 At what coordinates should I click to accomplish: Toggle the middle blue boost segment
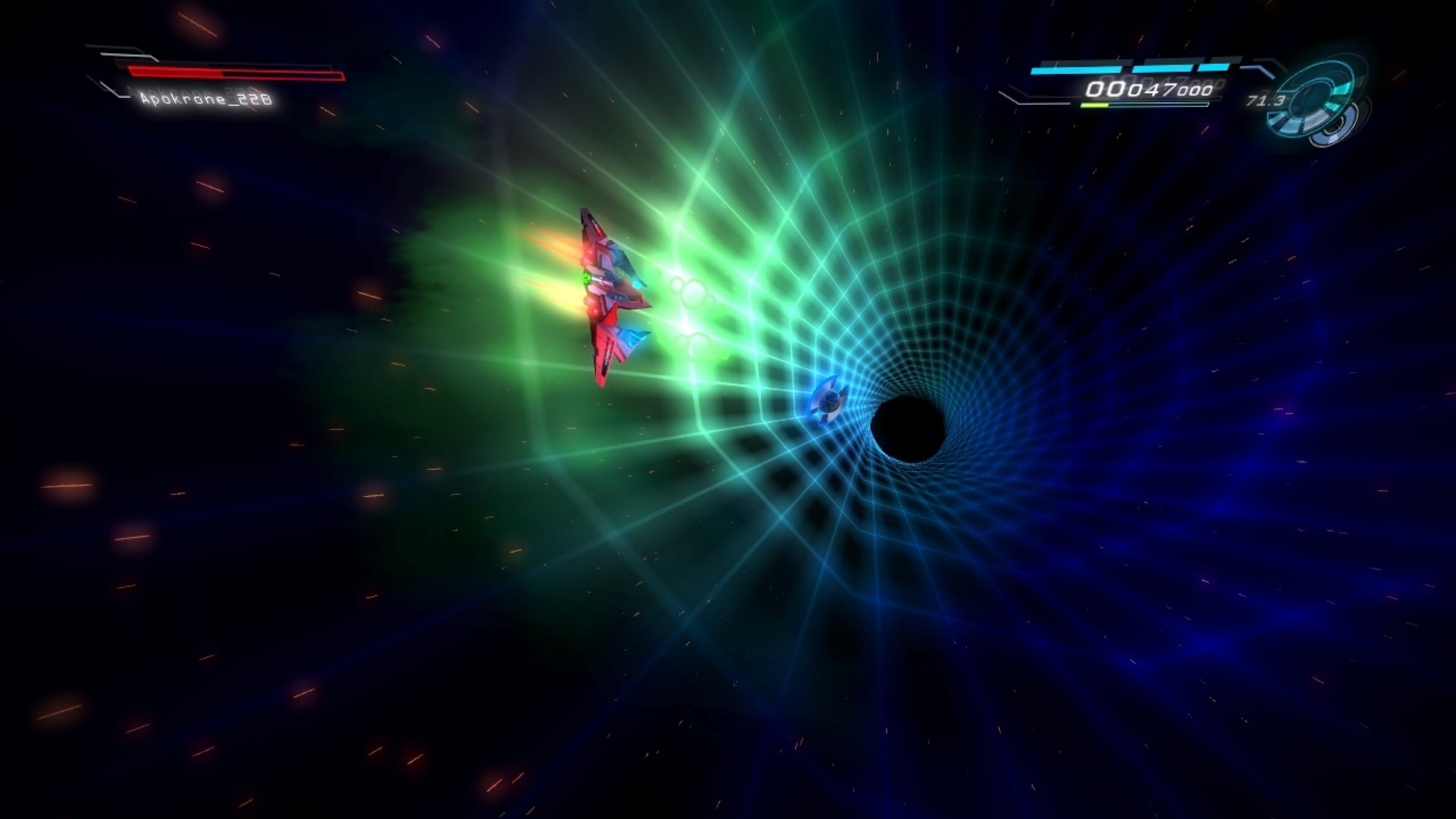pos(1162,68)
